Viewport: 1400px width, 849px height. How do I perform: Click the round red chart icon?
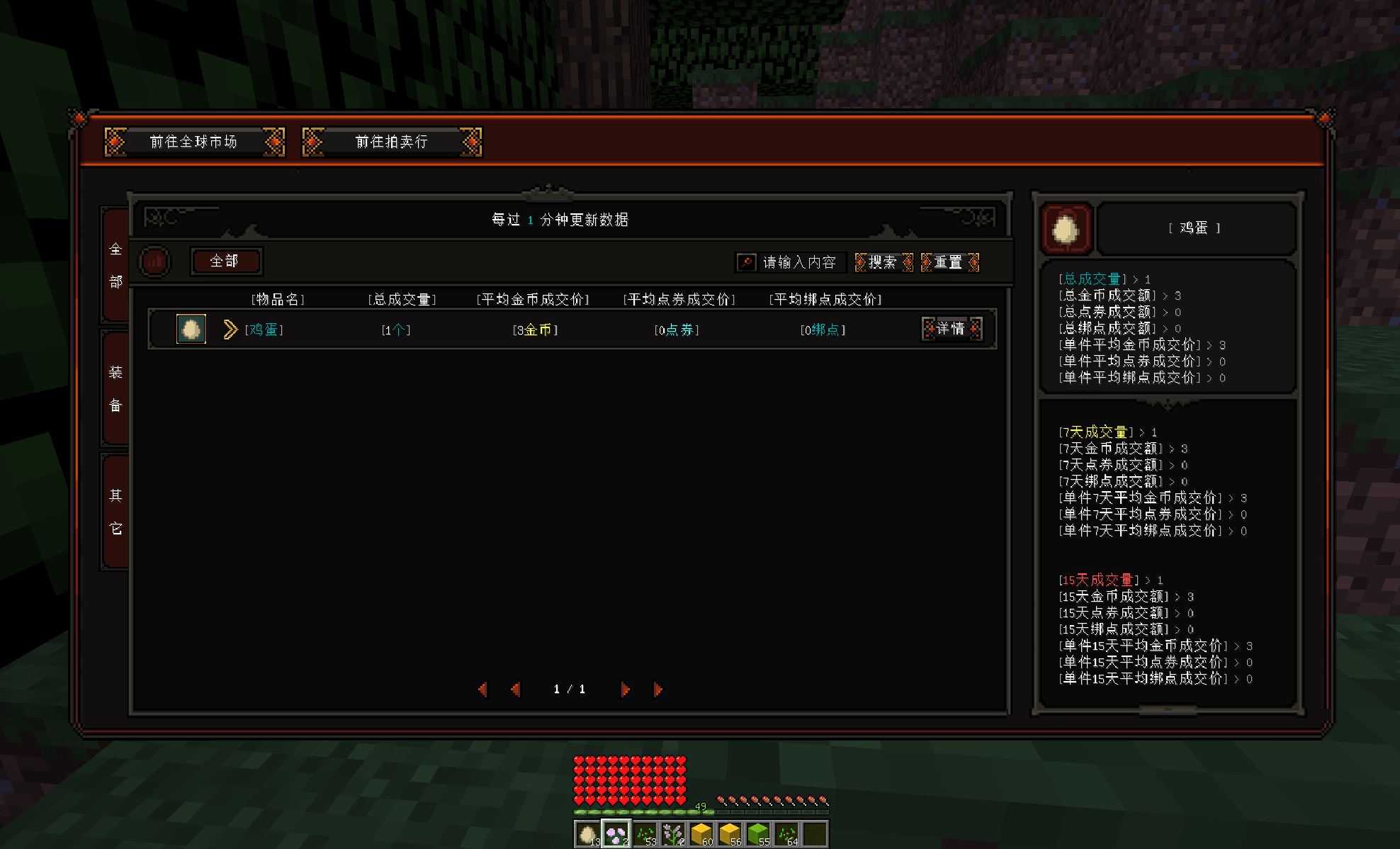tap(154, 262)
